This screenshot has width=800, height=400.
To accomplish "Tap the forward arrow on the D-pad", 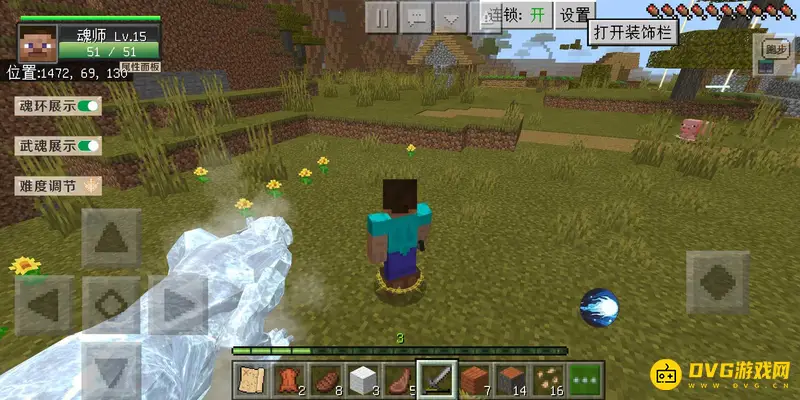I will coord(111,238).
